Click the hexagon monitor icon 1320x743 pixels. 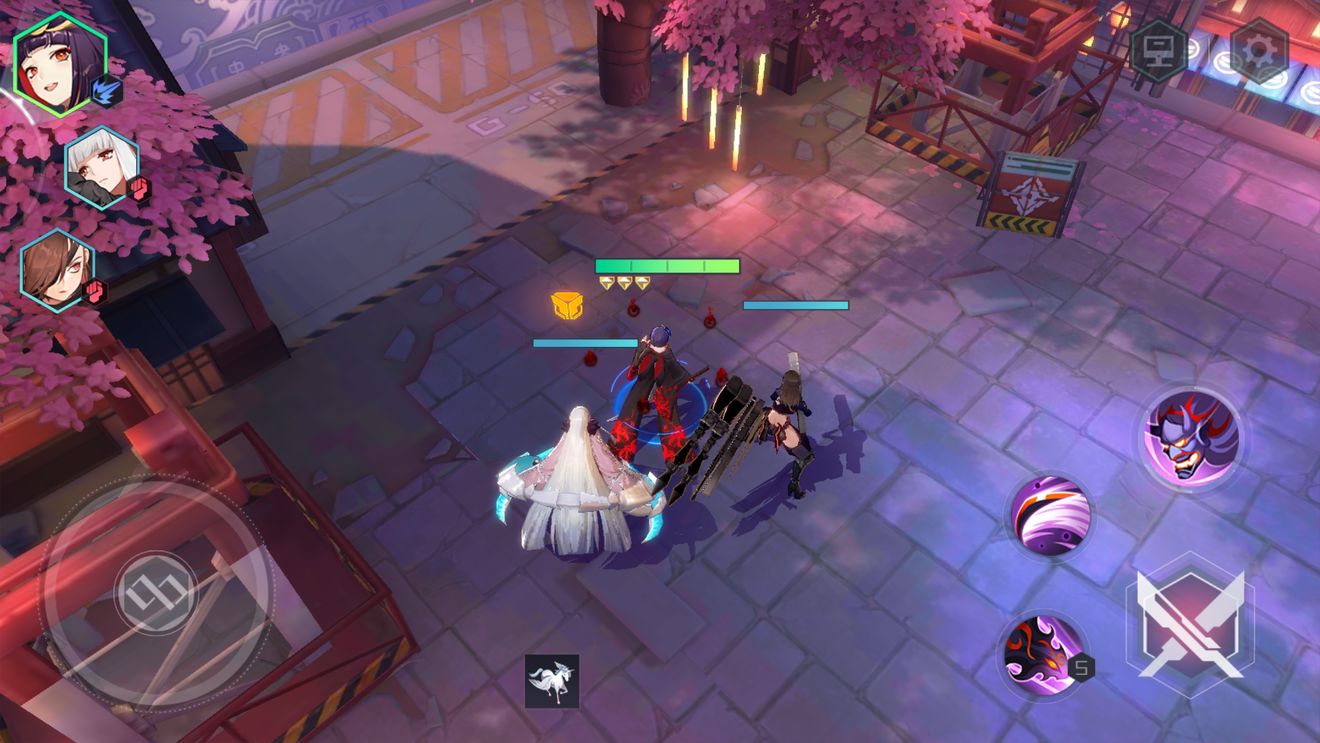1159,49
